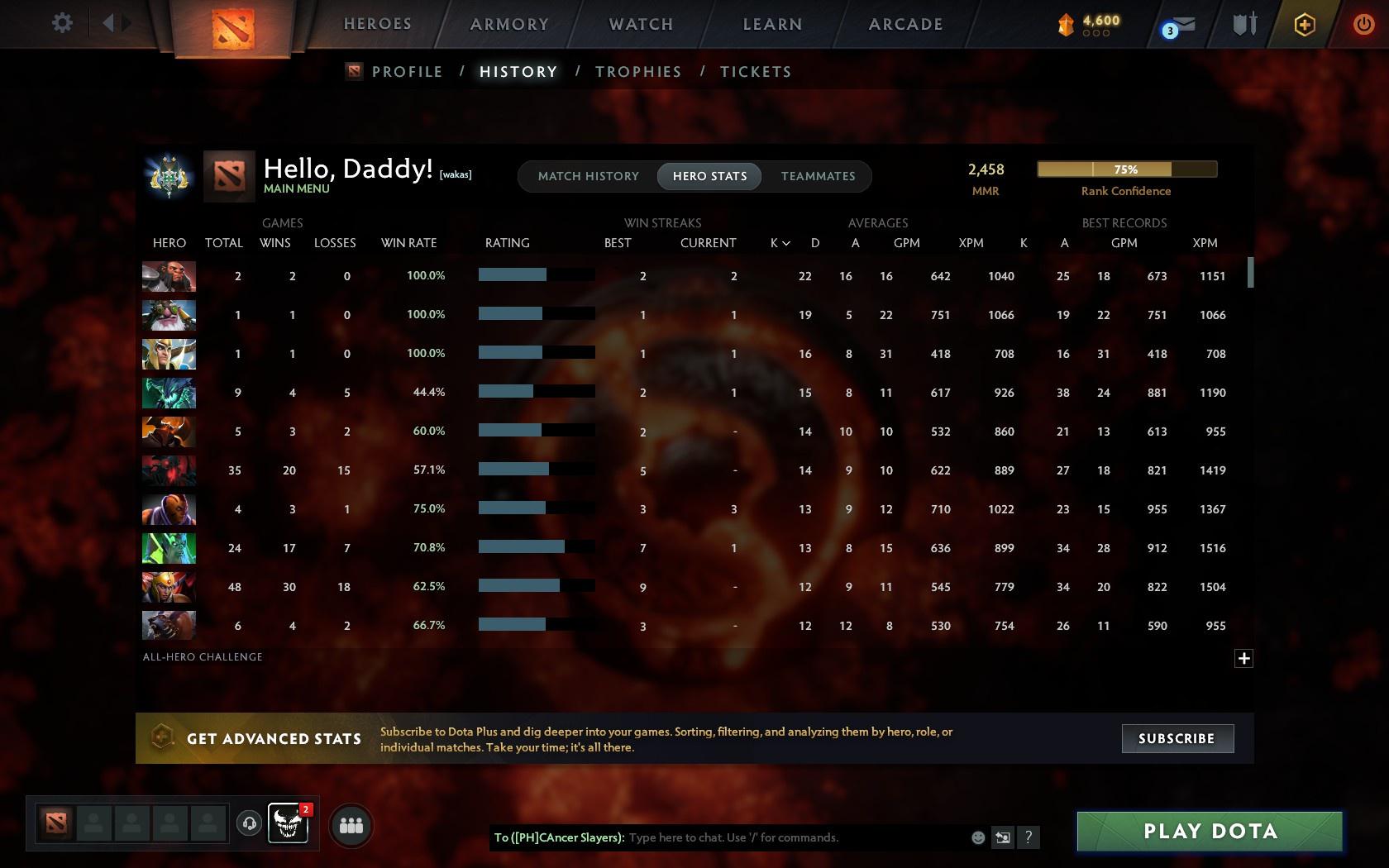This screenshot has height=868, width=1389.
Task: Open Dota Plus via the hexagon plus icon
Action: [1305, 25]
